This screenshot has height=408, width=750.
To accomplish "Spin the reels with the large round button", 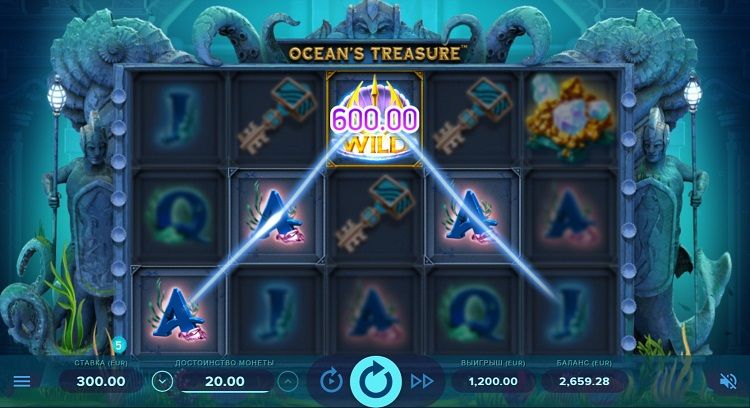I will click(x=376, y=381).
